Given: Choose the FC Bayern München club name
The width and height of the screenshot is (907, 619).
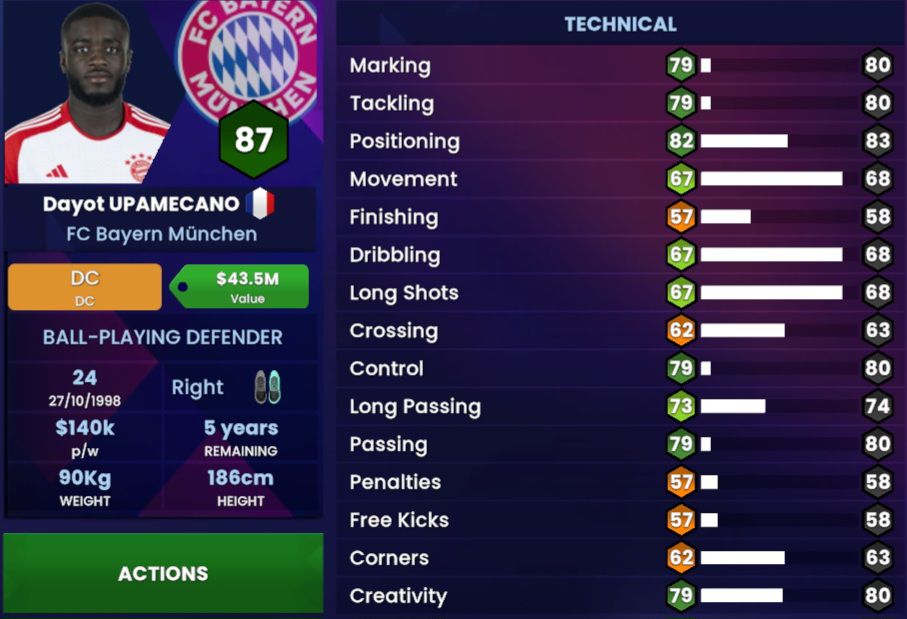Looking at the screenshot, I should (162, 234).
